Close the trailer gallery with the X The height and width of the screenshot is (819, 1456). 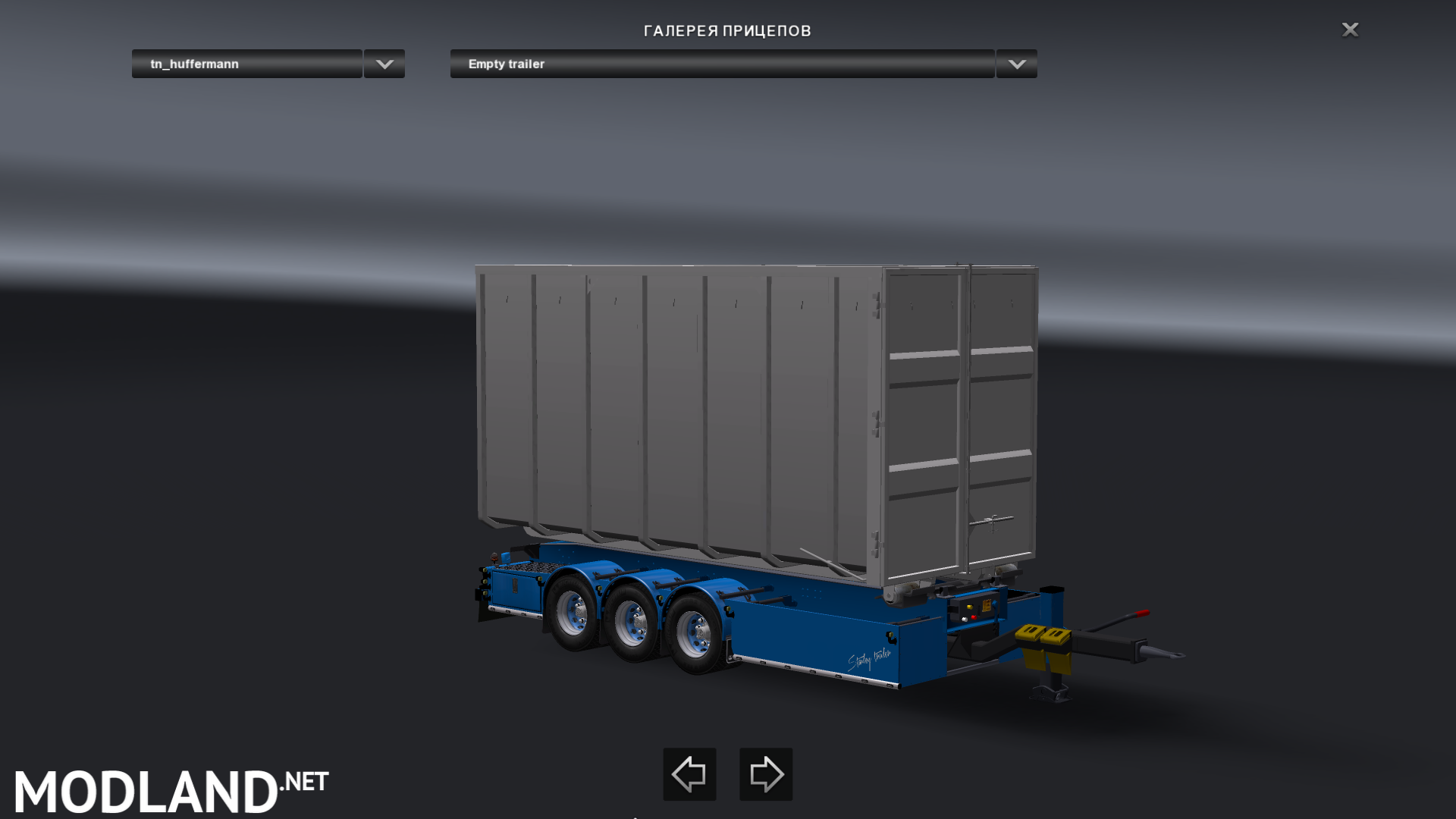pos(1350,30)
